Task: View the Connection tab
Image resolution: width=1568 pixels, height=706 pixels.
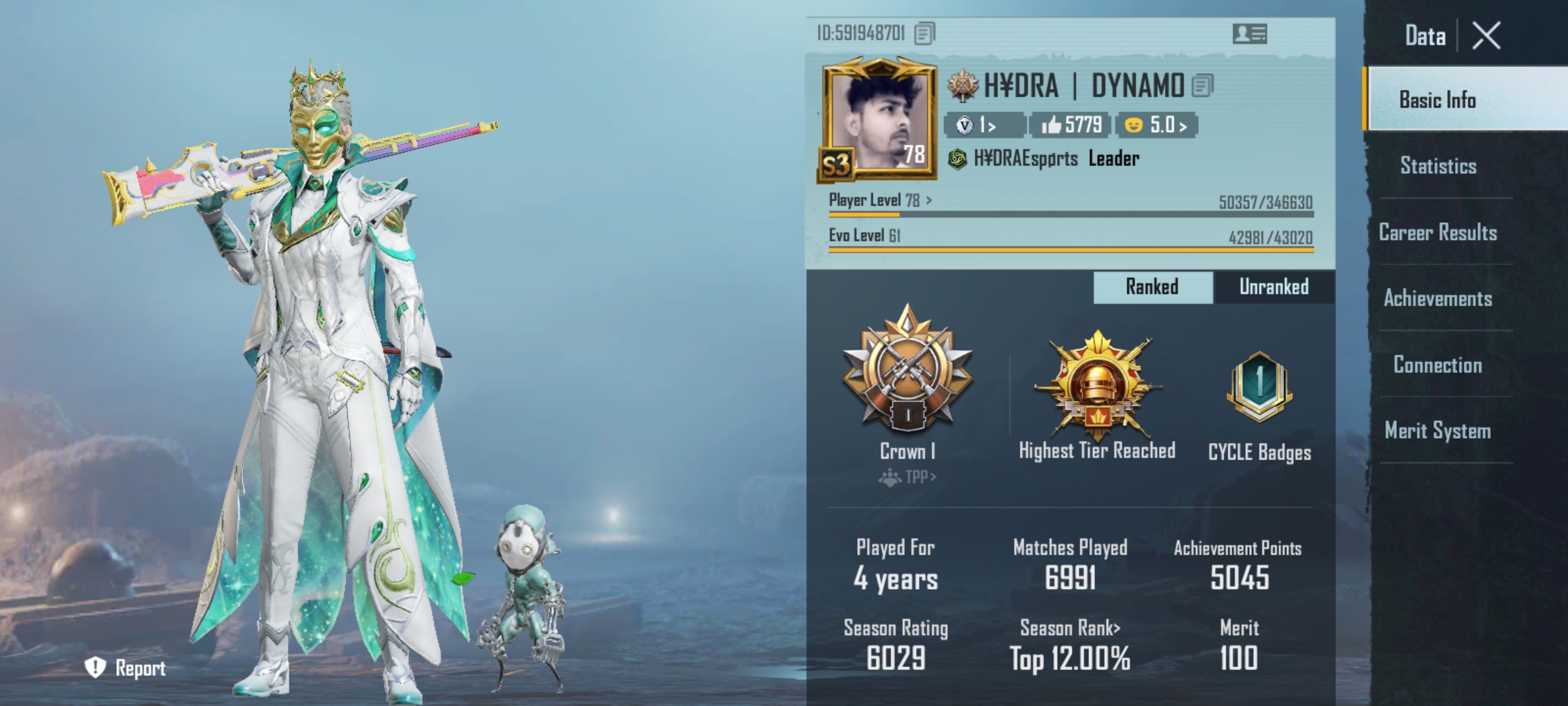Action: point(1438,365)
